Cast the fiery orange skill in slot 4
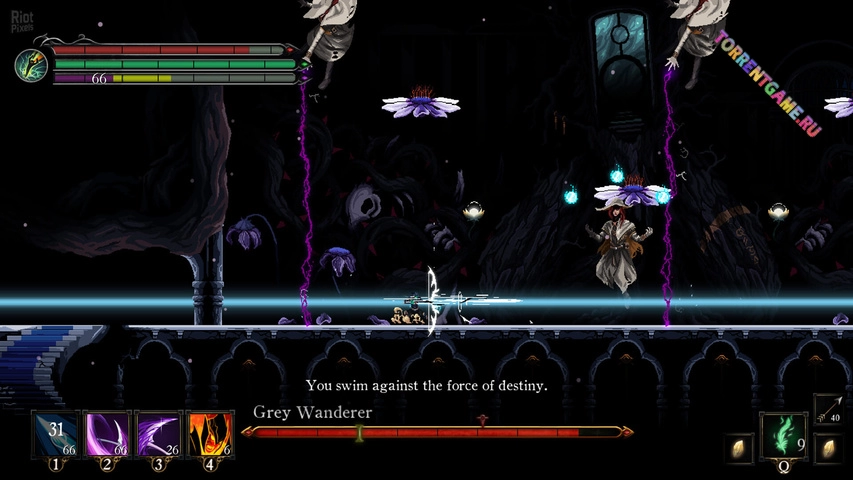 point(210,435)
